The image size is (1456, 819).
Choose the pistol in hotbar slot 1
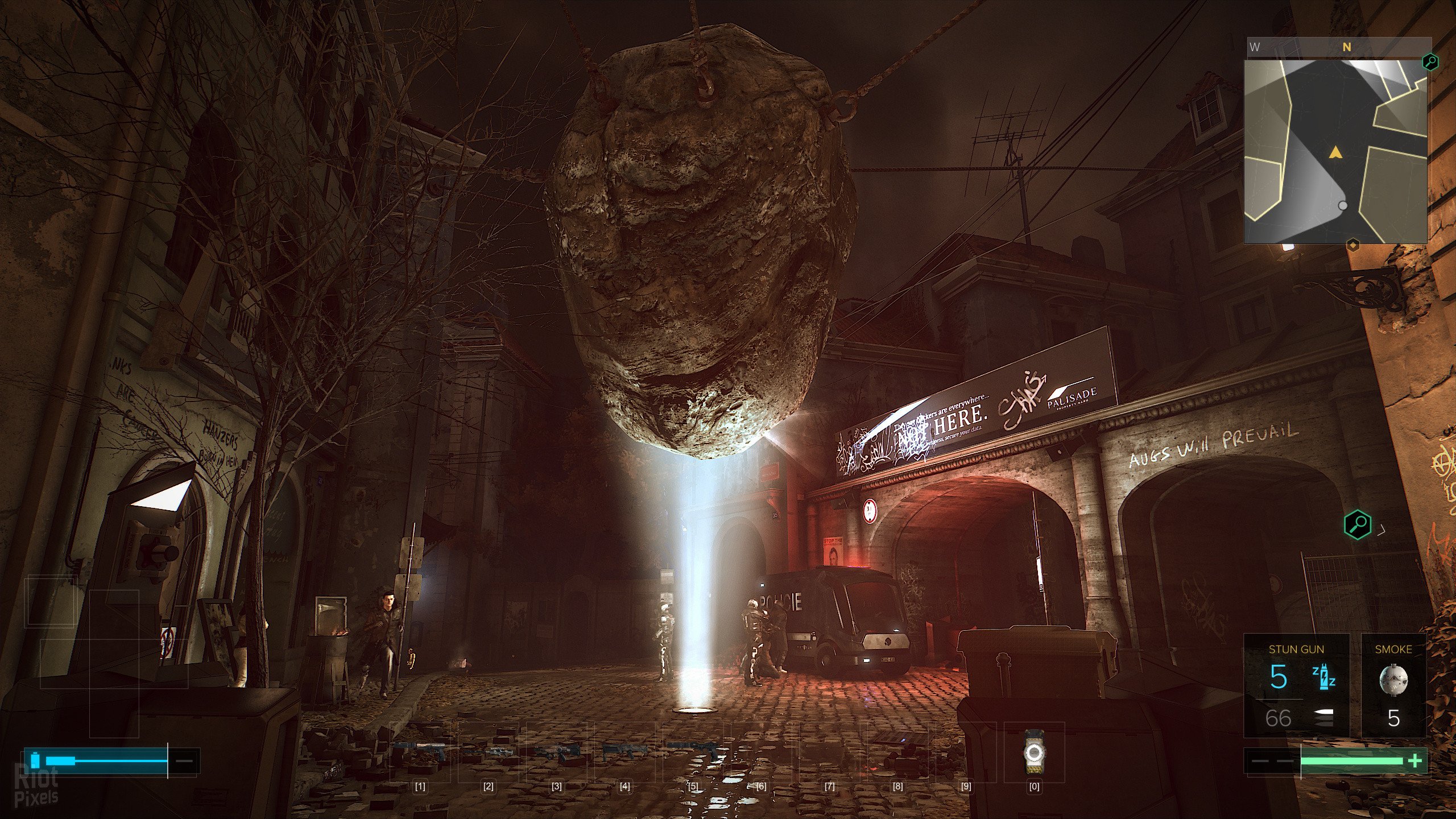pyautogui.click(x=420, y=752)
